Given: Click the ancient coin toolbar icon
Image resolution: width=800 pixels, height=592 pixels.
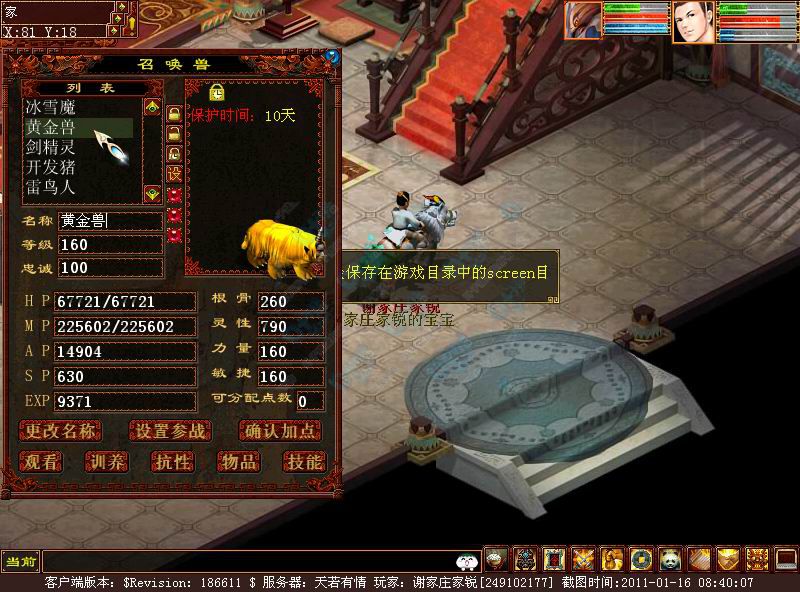Looking at the screenshot, I should (641, 559).
